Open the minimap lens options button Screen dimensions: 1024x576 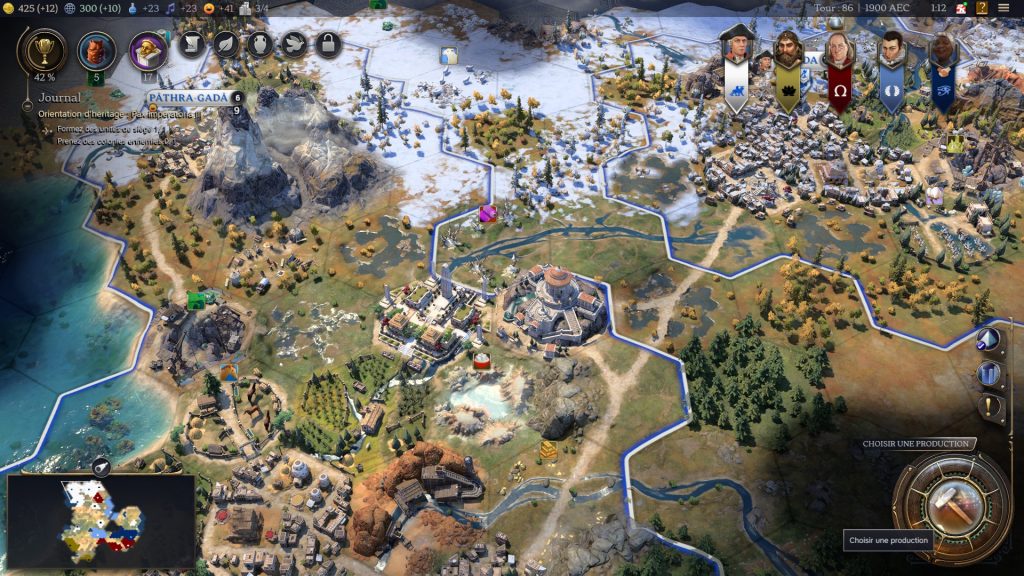pyautogui.click(x=101, y=465)
